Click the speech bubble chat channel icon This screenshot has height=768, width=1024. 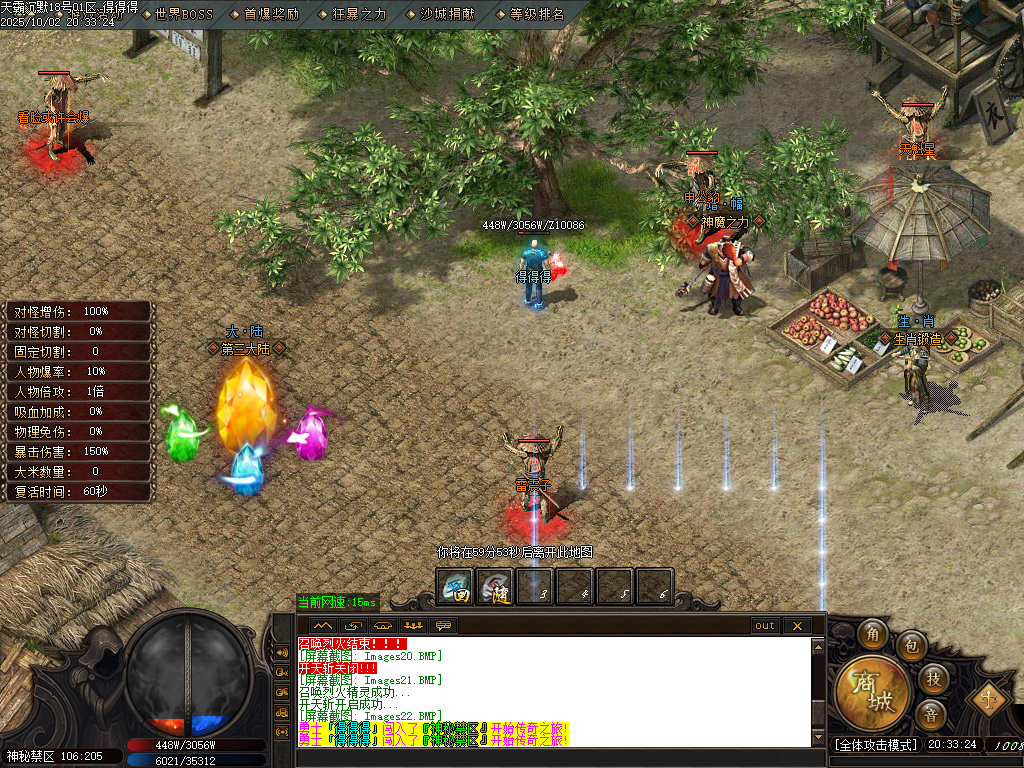point(444,626)
